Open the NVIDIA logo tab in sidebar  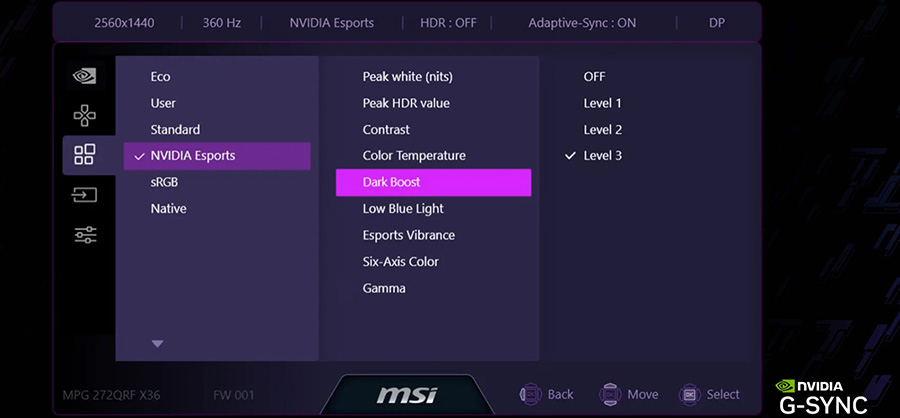pos(85,76)
